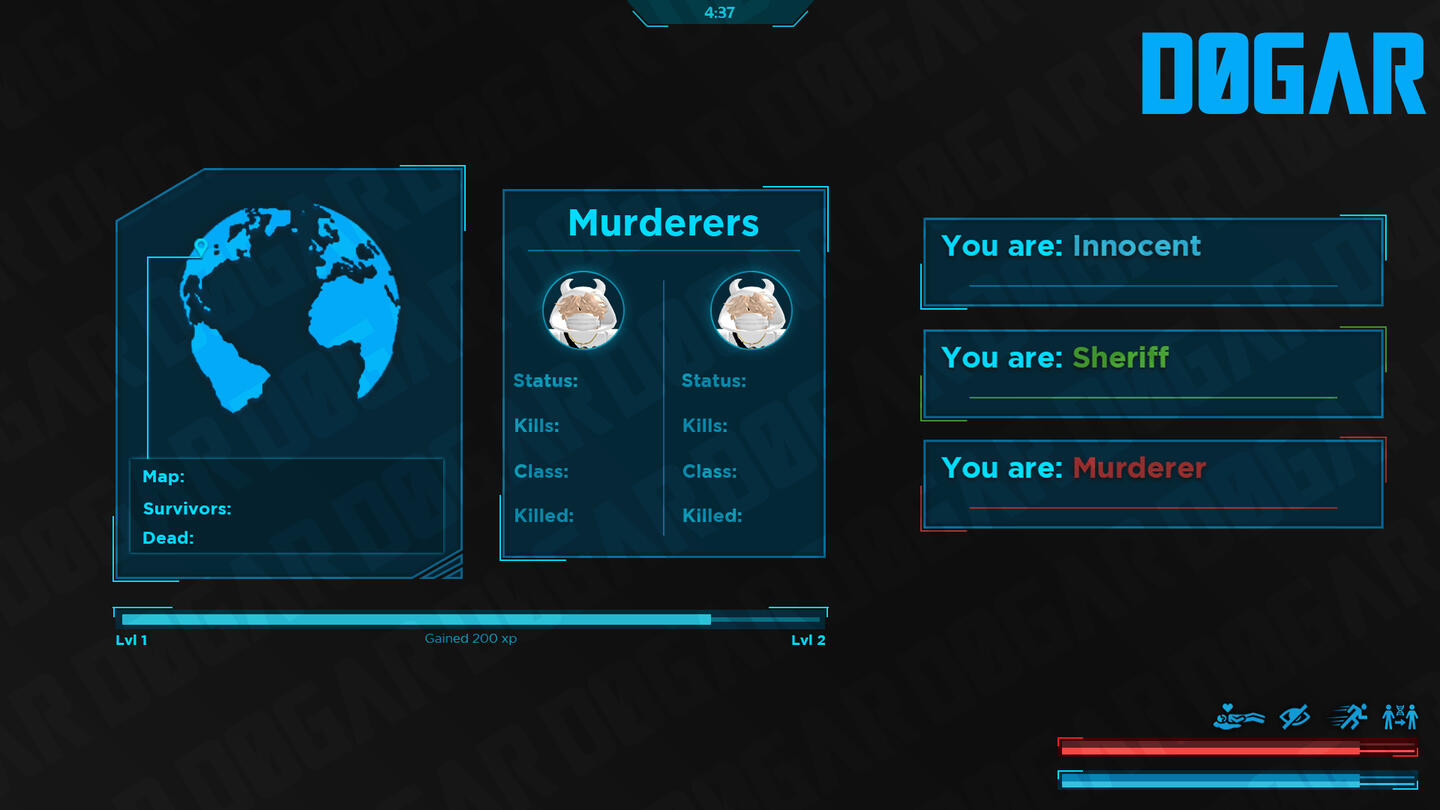Activate the DNA body-swap ability
The image size is (1440, 810).
[x=1400, y=716]
